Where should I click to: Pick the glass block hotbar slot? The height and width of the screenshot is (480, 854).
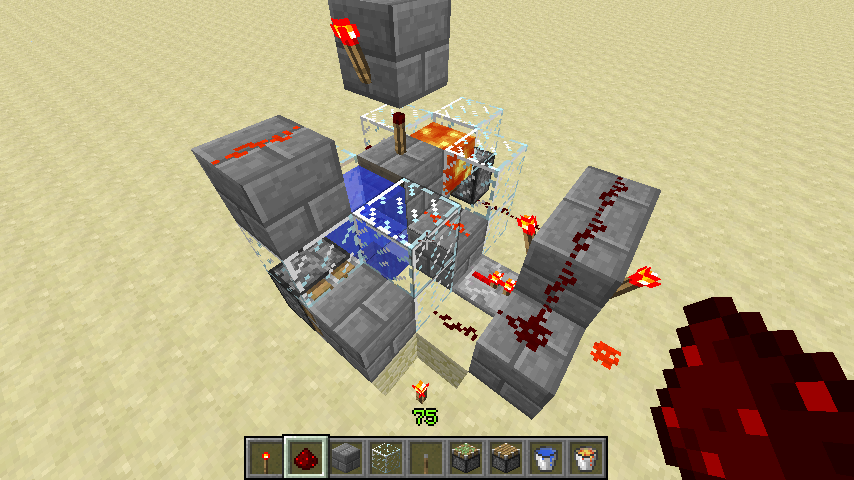(385, 458)
